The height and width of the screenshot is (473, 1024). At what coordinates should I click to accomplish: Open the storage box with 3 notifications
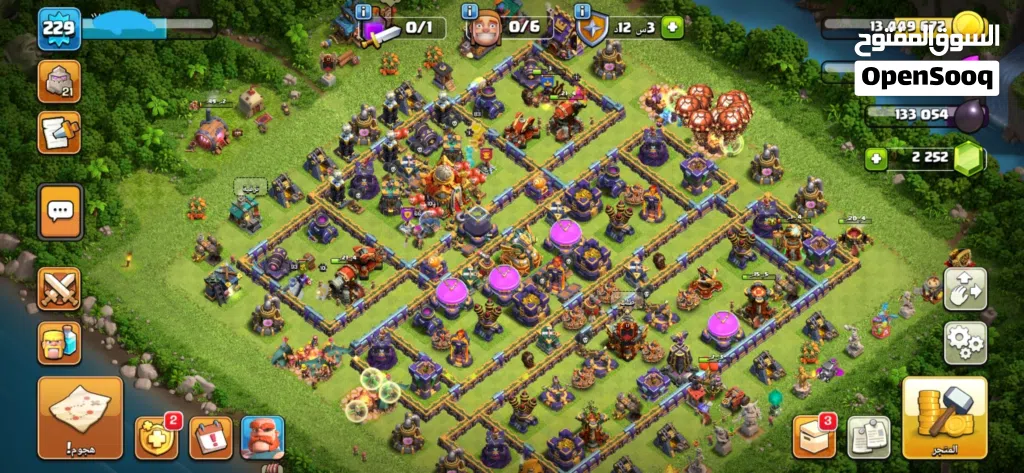tap(813, 437)
